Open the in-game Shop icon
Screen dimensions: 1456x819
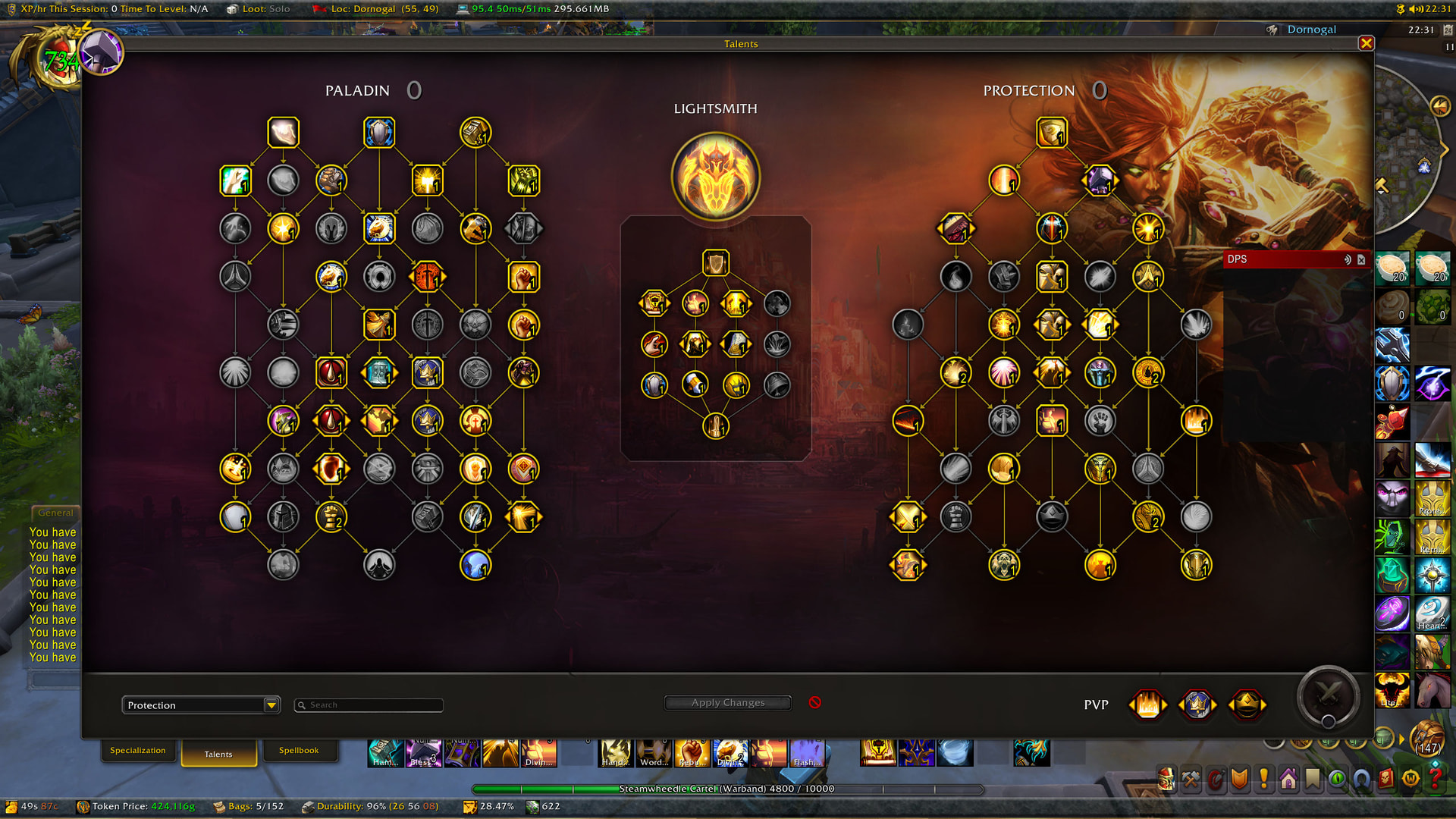point(1412,776)
